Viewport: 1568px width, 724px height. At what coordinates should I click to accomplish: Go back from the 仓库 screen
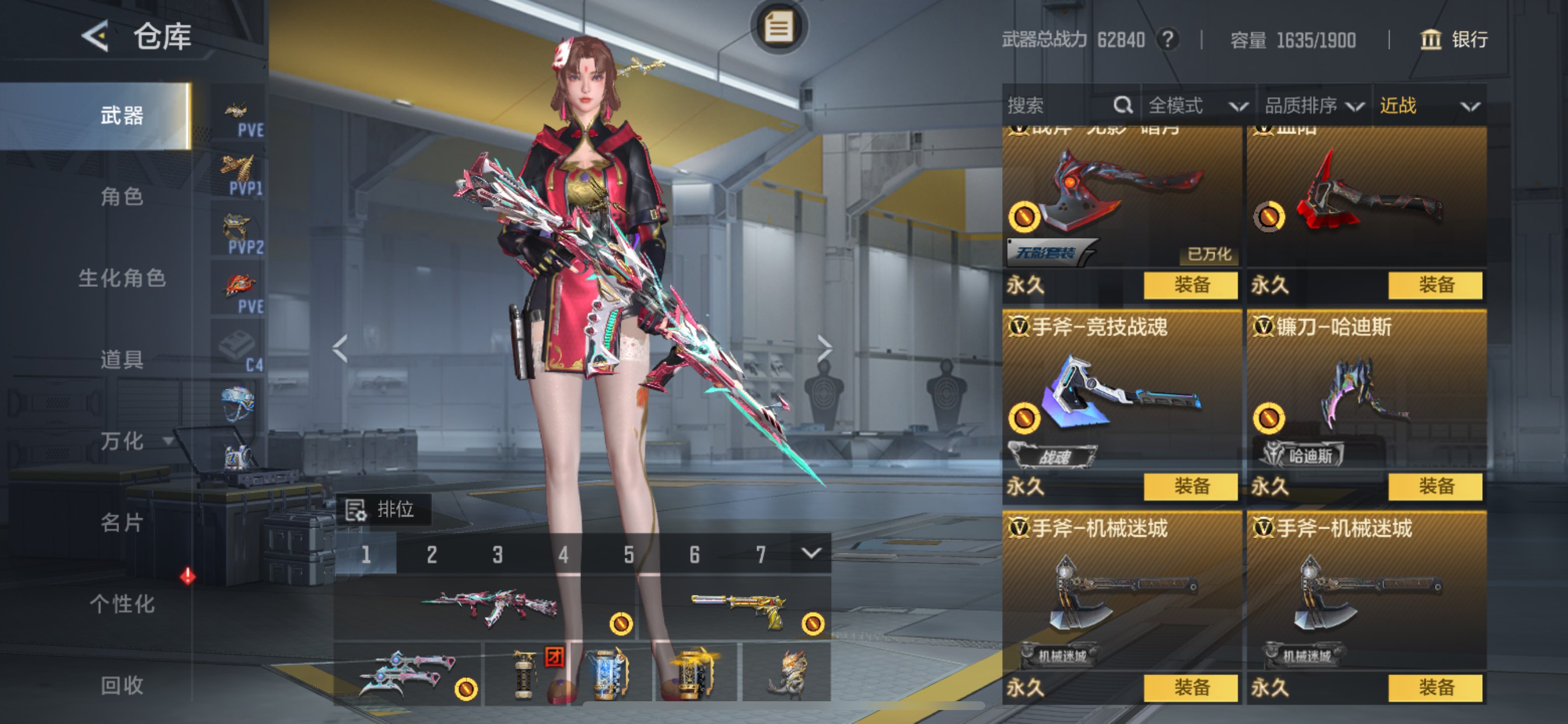point(96,36)
